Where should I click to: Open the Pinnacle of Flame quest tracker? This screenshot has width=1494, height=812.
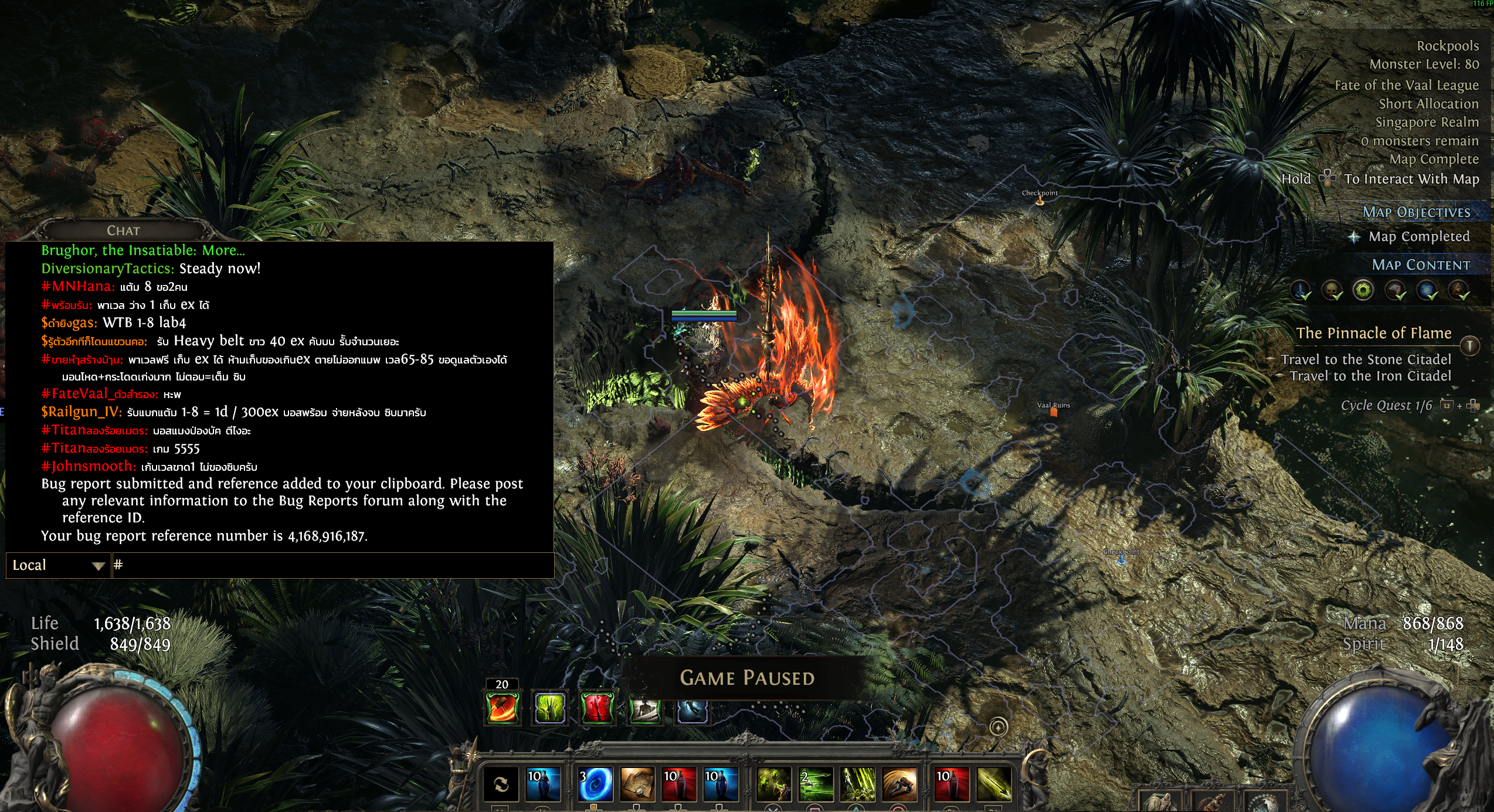1373,333
